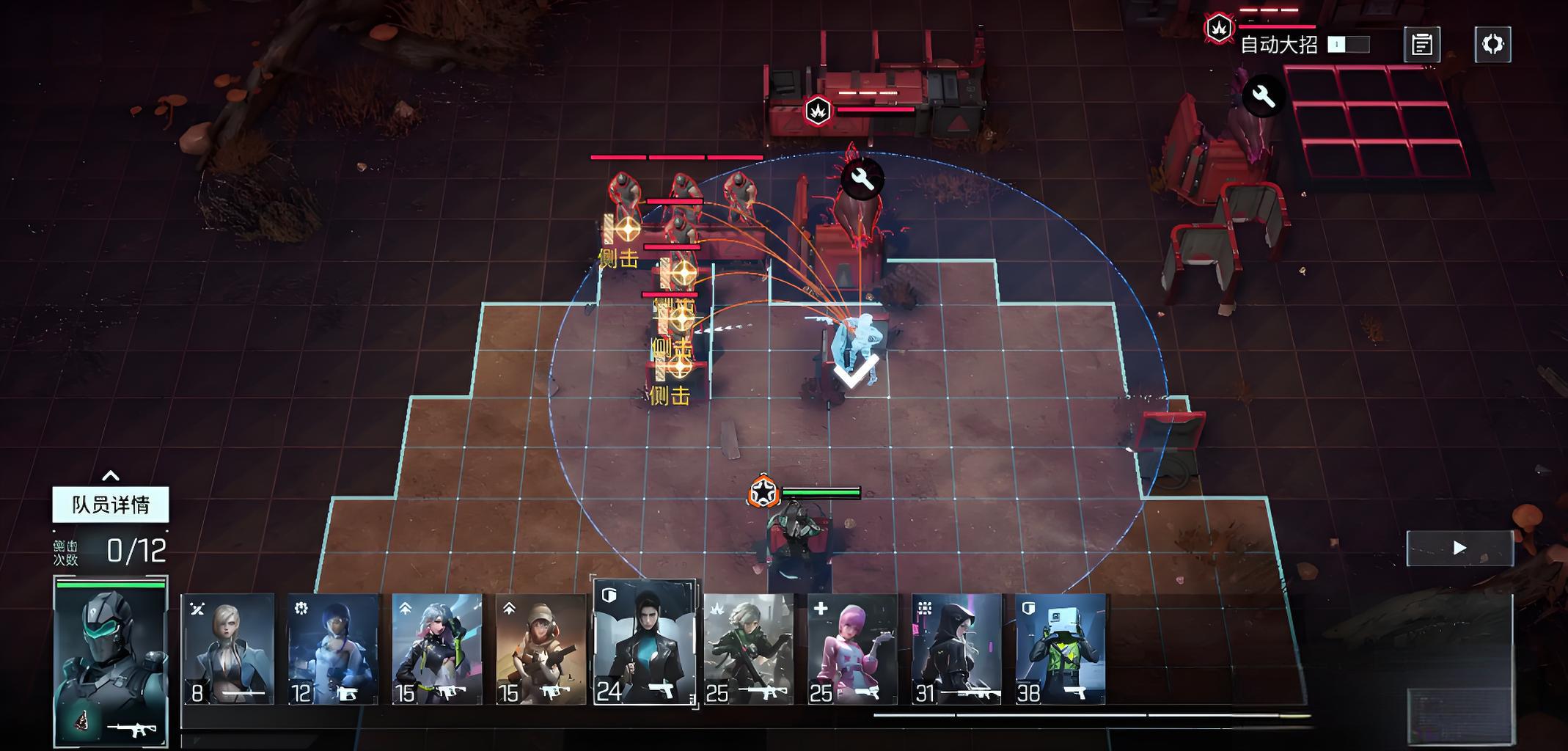
Task: Select the box-head robot card numbered 38
Action: coord(1060,649)
